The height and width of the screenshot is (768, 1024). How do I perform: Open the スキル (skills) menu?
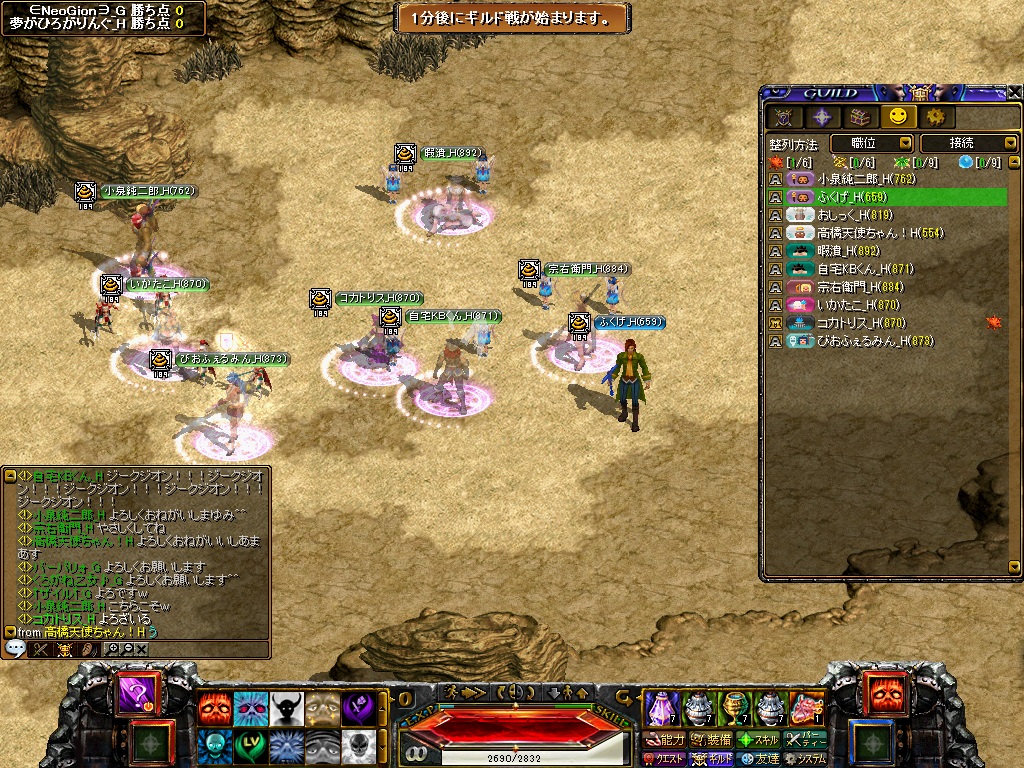[758, 740]
